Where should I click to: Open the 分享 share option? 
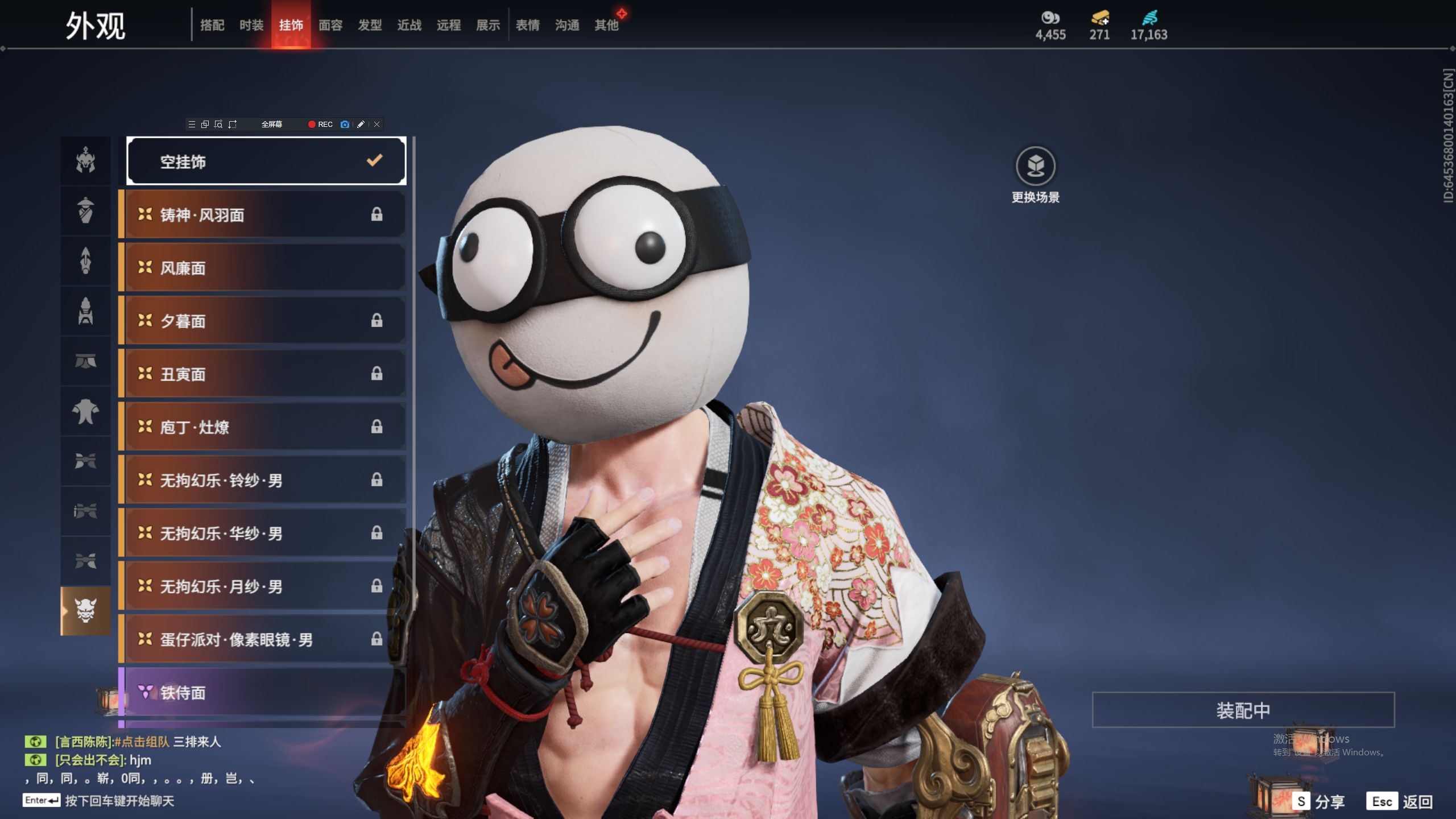tap(1319, 802)
